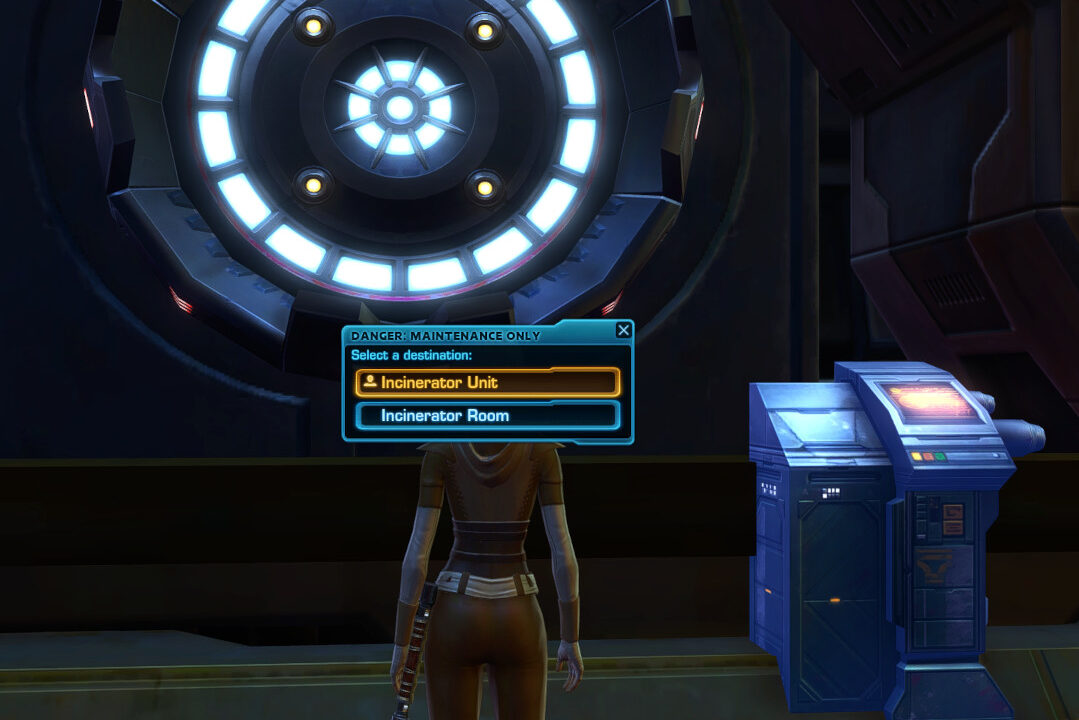
Task: Choose the Incinerator Unit destination
Action: coord(487,382)
